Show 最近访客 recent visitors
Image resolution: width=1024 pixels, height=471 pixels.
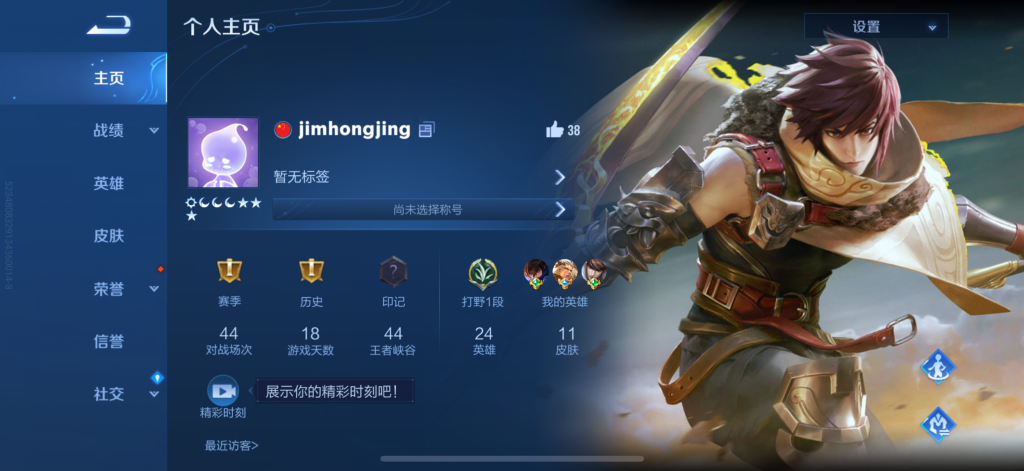click(x=231, y=445)
